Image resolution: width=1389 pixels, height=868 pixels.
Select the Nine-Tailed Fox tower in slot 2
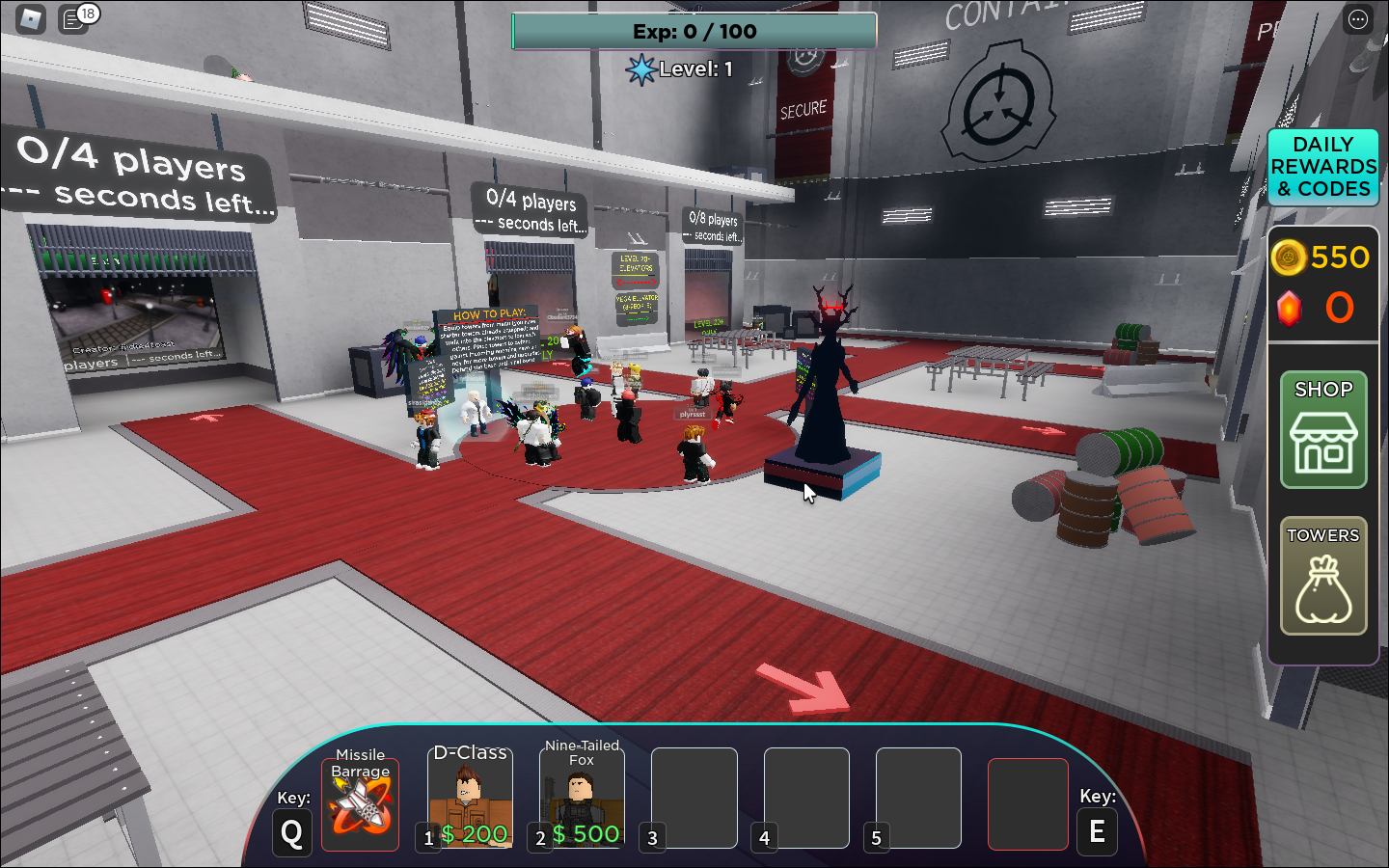580,799
